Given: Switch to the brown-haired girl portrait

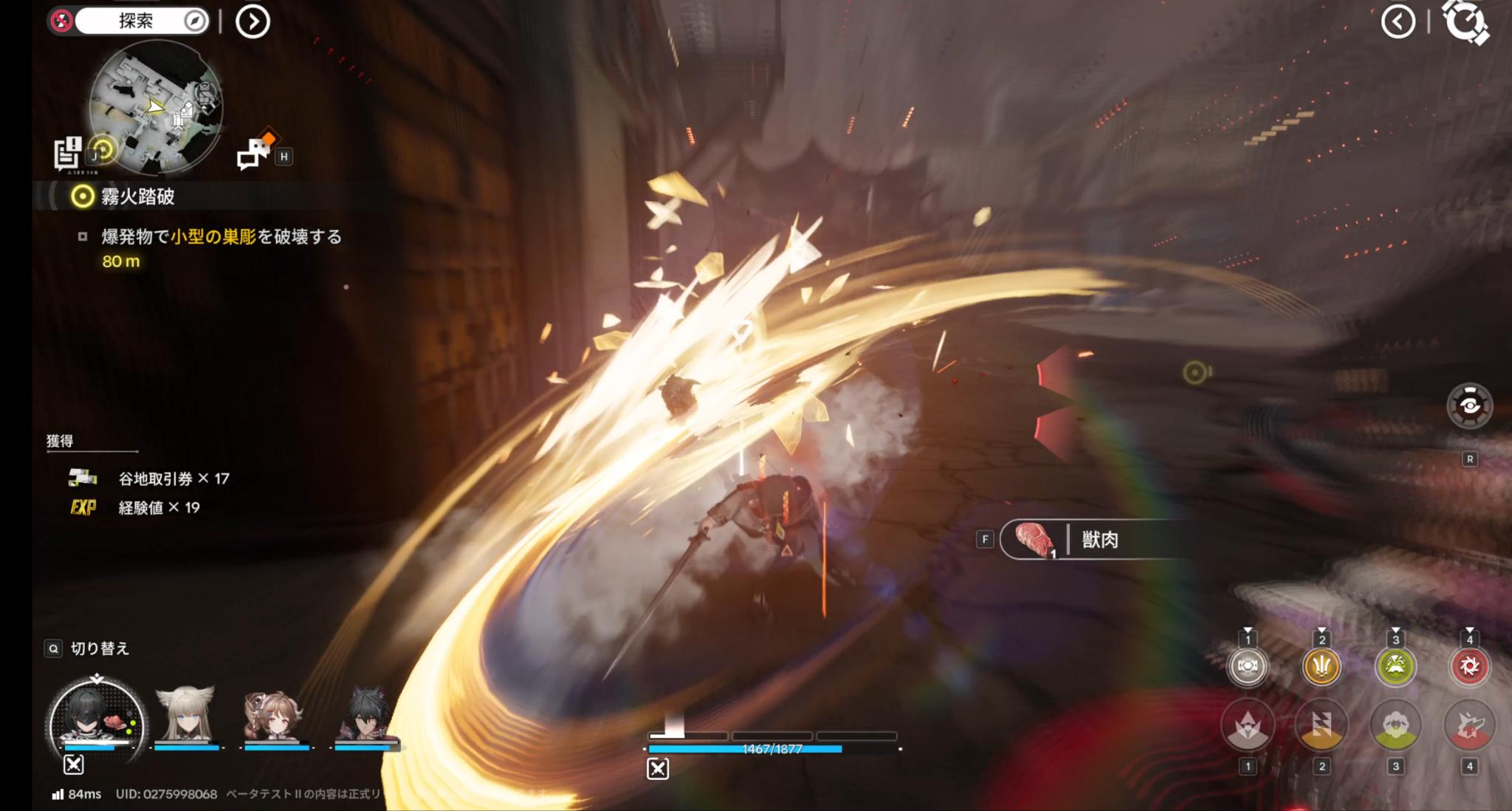Looking at the screenshot, I should (x=275, y=714).
